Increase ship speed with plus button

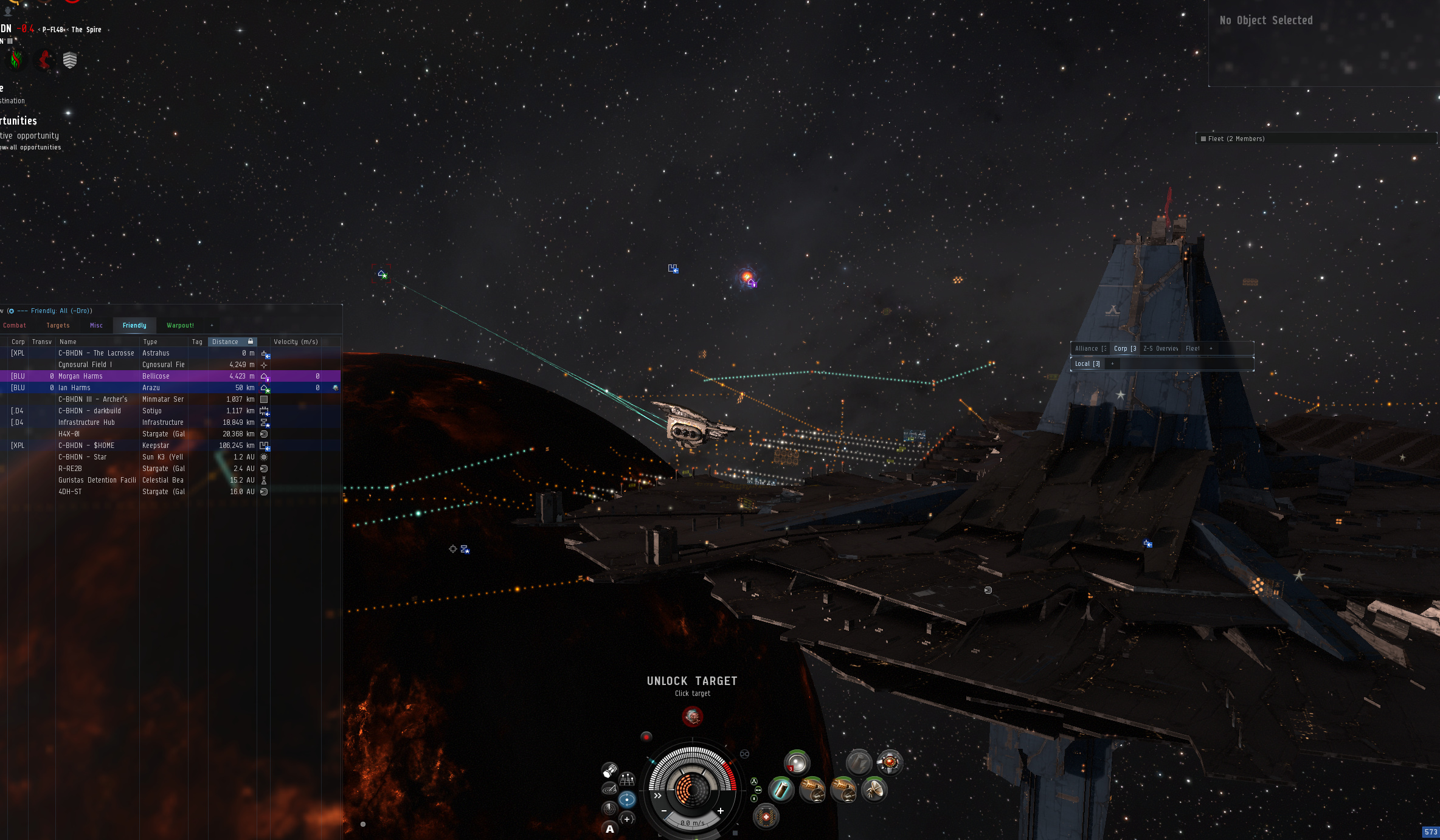(x=721, y=811)
